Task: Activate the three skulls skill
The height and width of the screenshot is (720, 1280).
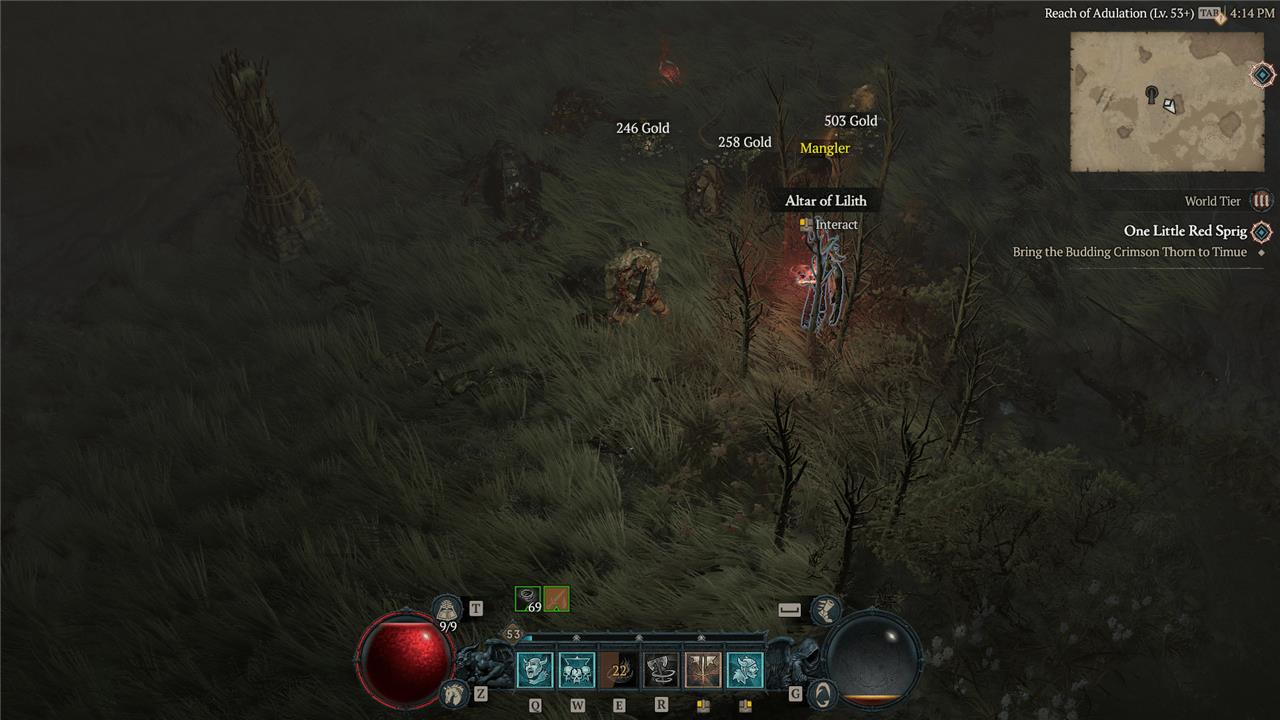Action: 577,670
